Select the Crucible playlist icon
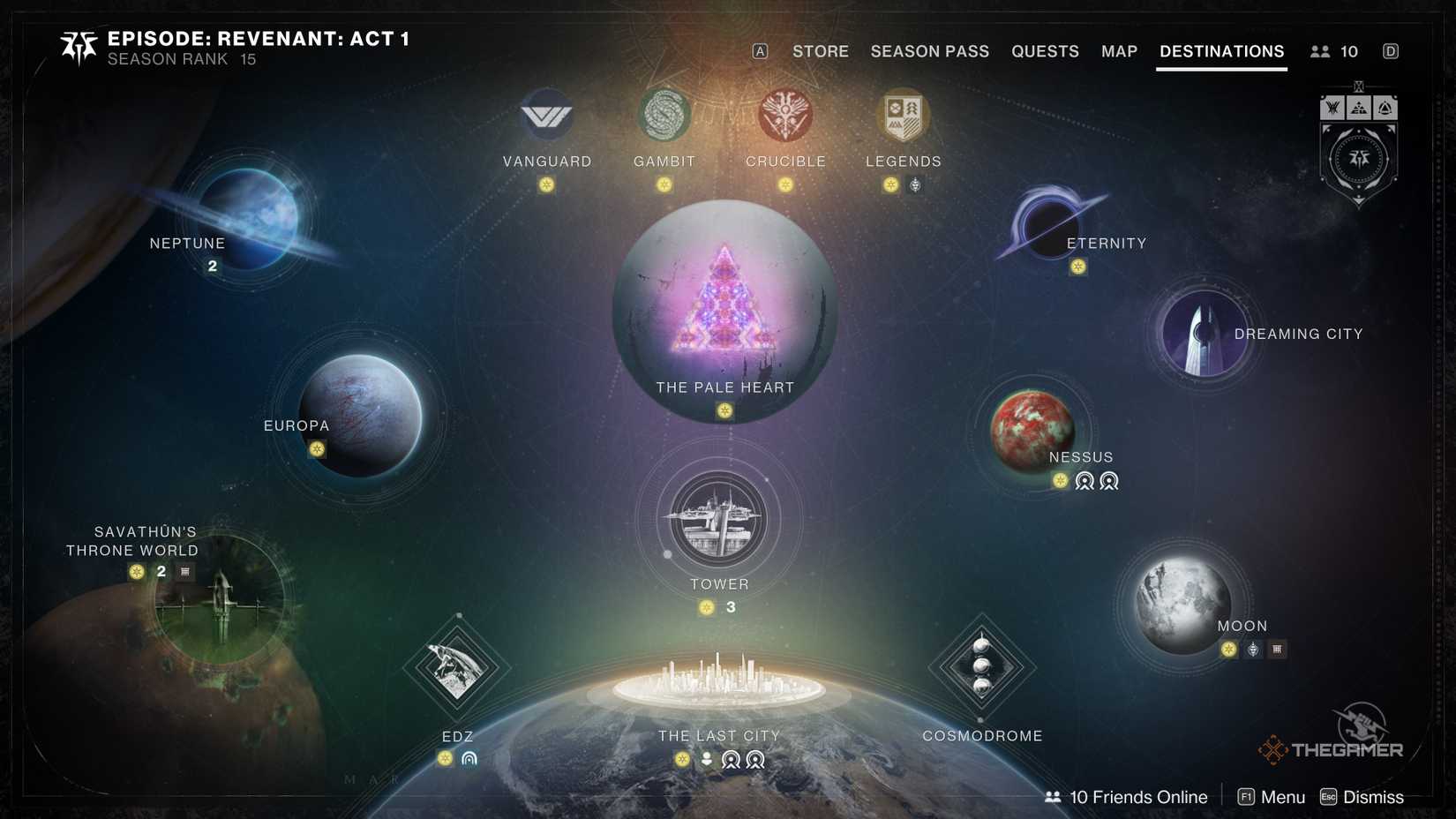1456x819 pixels. (x=785, y=114)
